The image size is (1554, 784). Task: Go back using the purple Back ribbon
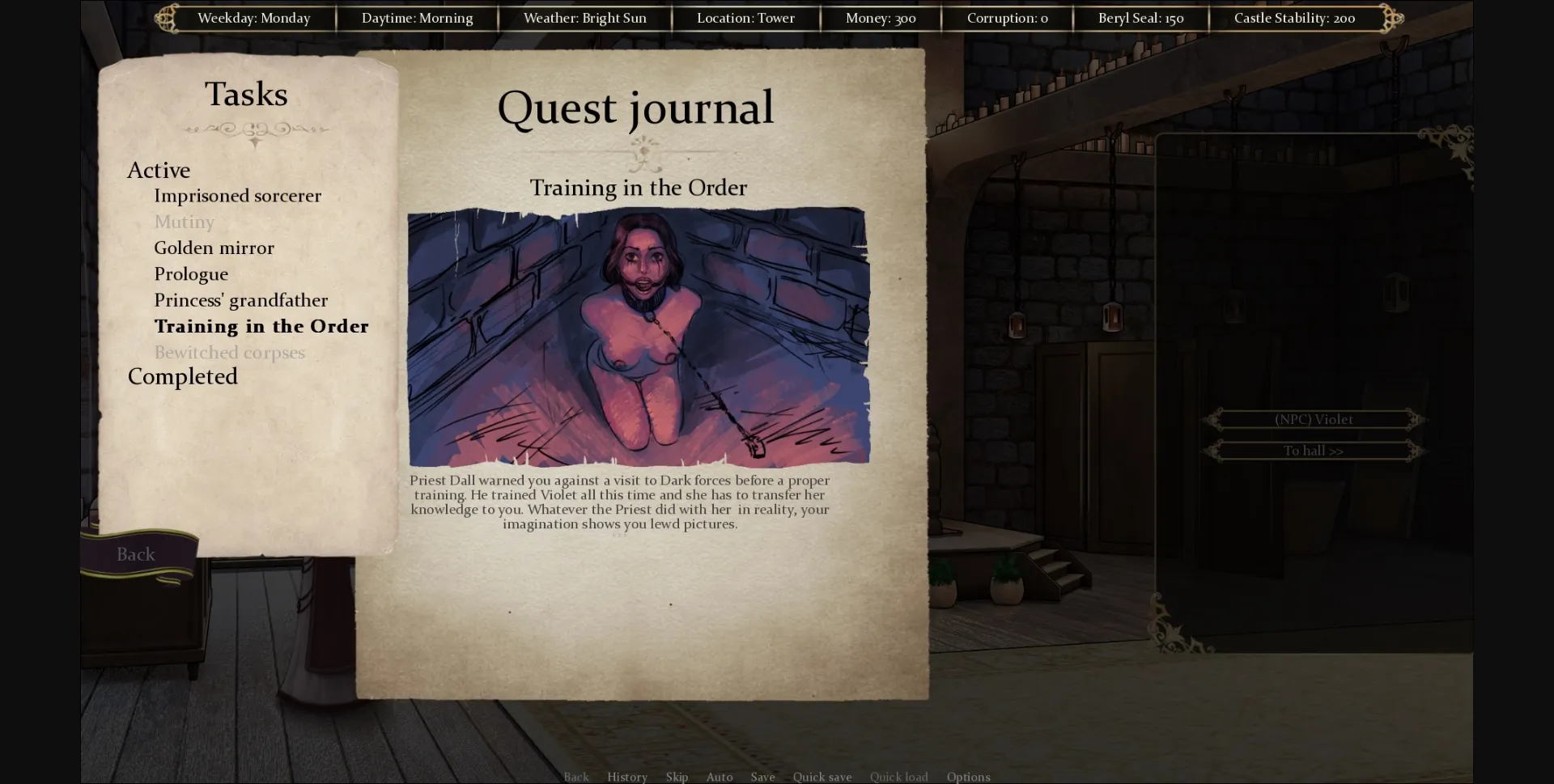[136, 554]
